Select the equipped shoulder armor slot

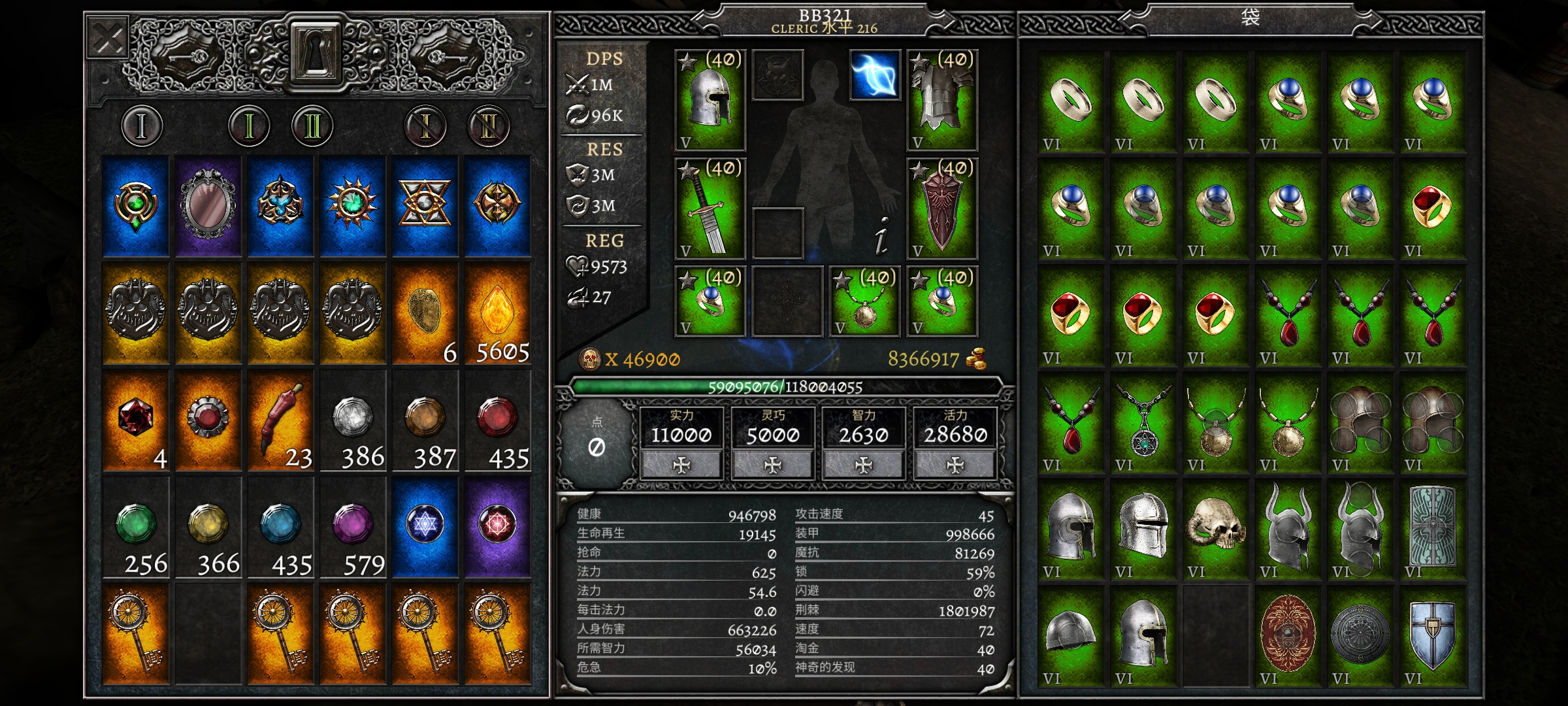click(x=942, y=99)
